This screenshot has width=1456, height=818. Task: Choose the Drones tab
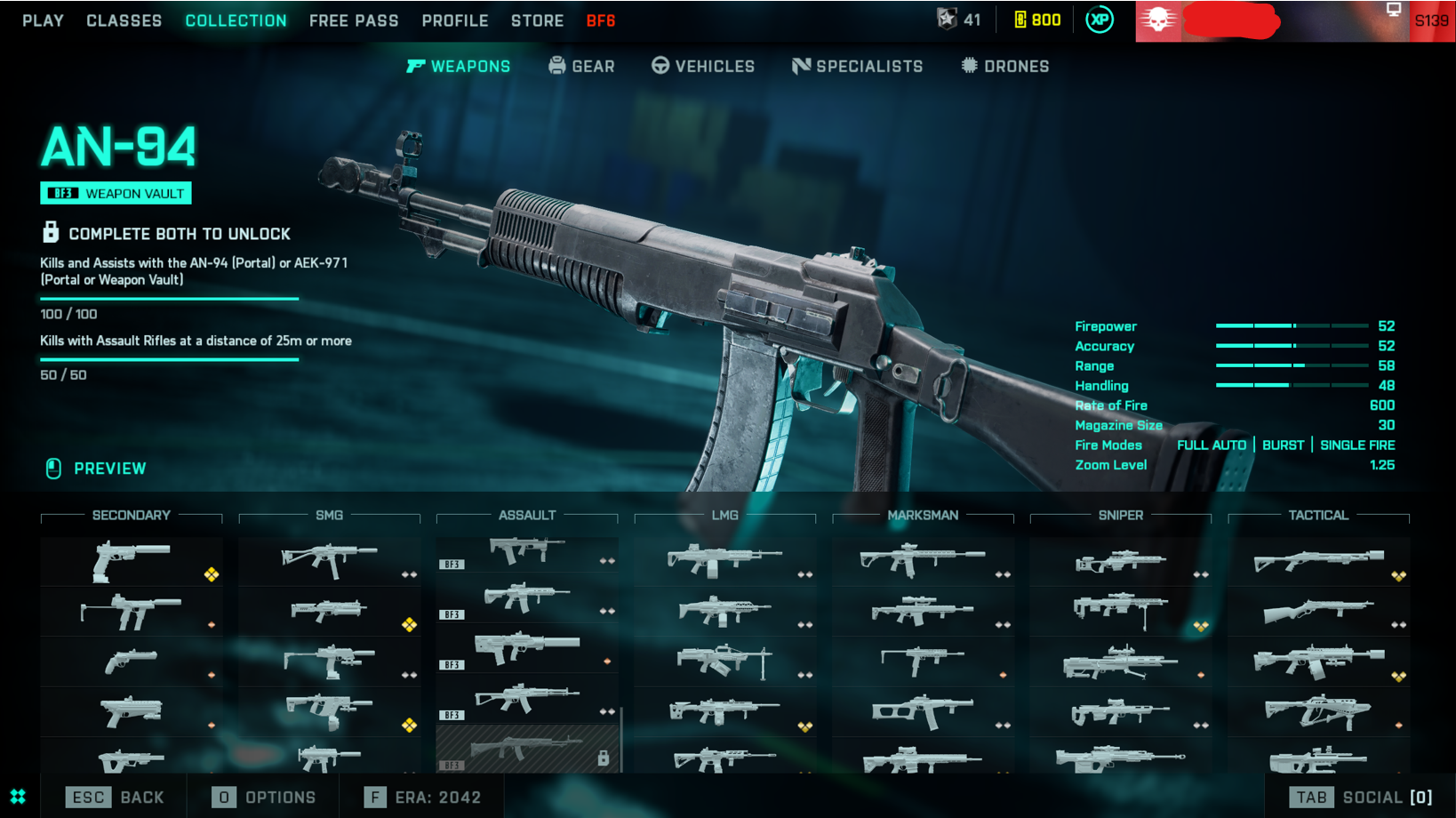click(x=1005, y=67)
